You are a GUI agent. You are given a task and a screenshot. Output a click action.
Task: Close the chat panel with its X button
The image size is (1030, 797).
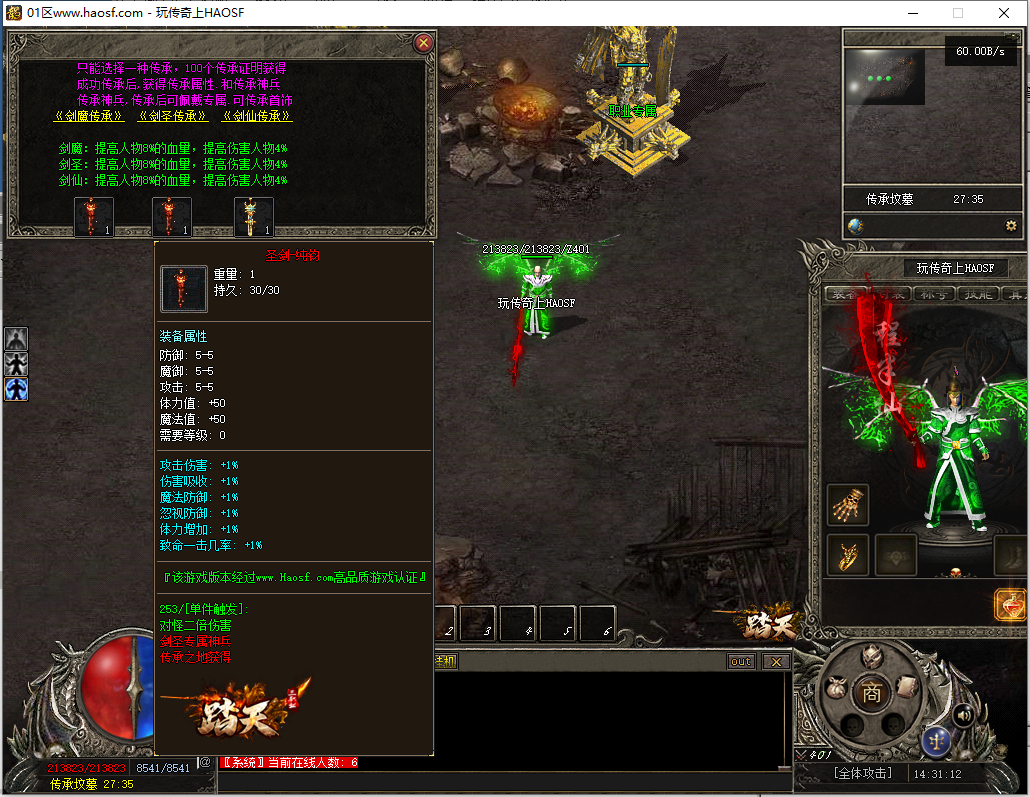pyautogui.click(x=775, y=662)
